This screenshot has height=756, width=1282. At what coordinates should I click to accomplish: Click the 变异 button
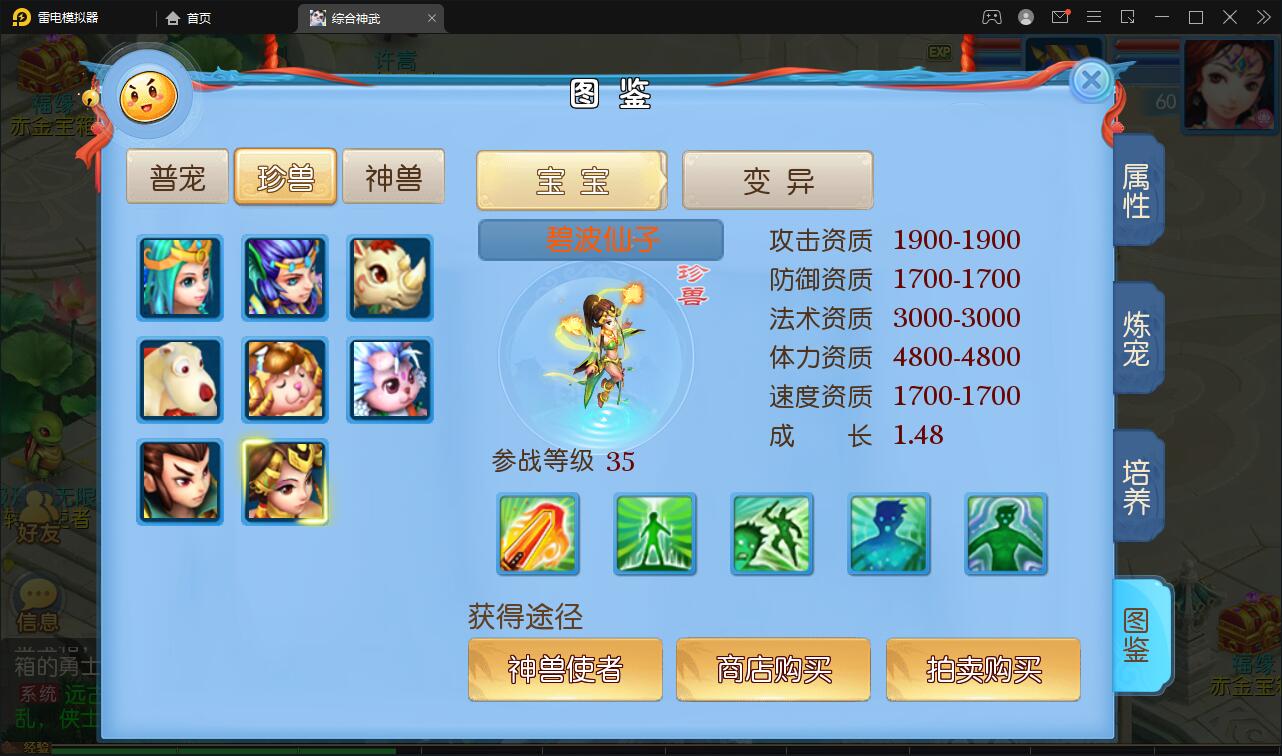click(778, 180)
